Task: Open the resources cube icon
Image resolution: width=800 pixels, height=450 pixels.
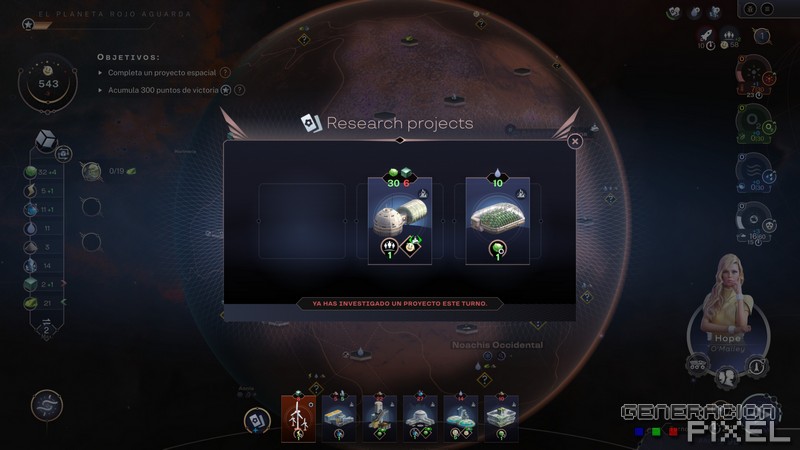Action: [45, 138]
